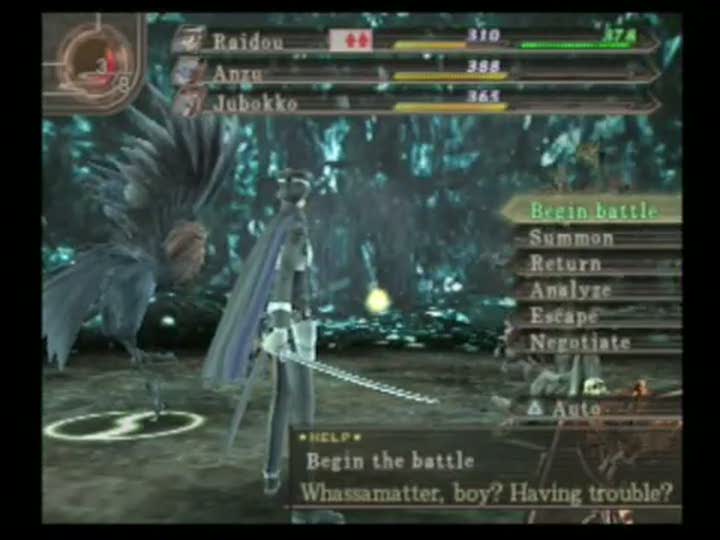Click the round moon phase gauge
The width and height of the screenshot is (720, 540).
[x=95, y=62]
